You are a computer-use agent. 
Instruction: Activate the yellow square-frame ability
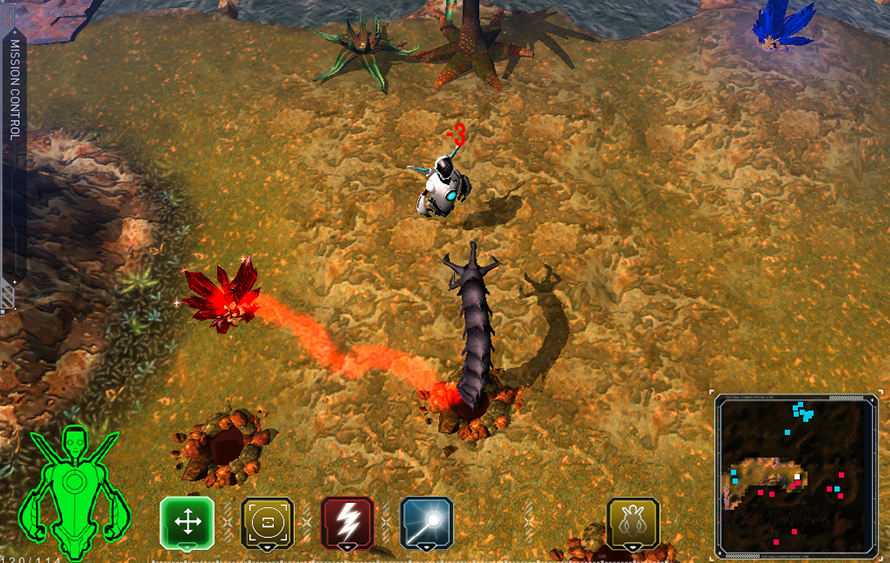pos(268,522)
